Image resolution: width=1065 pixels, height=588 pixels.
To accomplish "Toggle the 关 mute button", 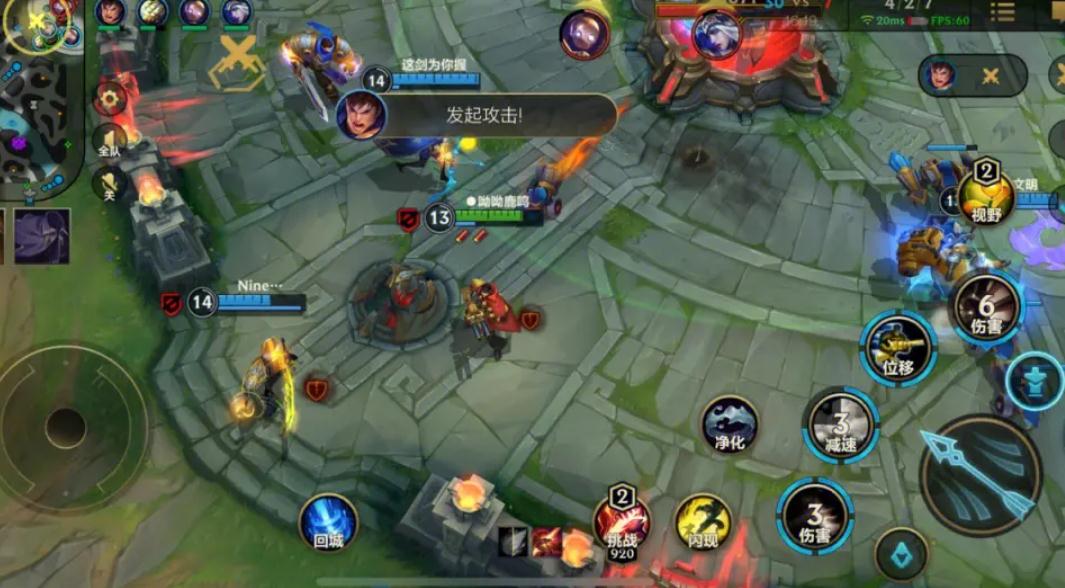I will 108,184.
